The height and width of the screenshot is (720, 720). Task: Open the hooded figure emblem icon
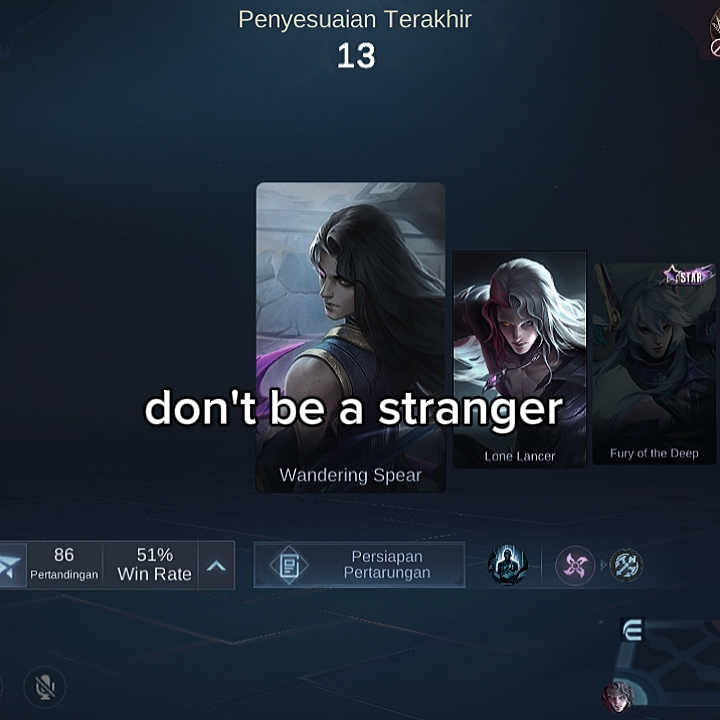(x=506, y=565)
